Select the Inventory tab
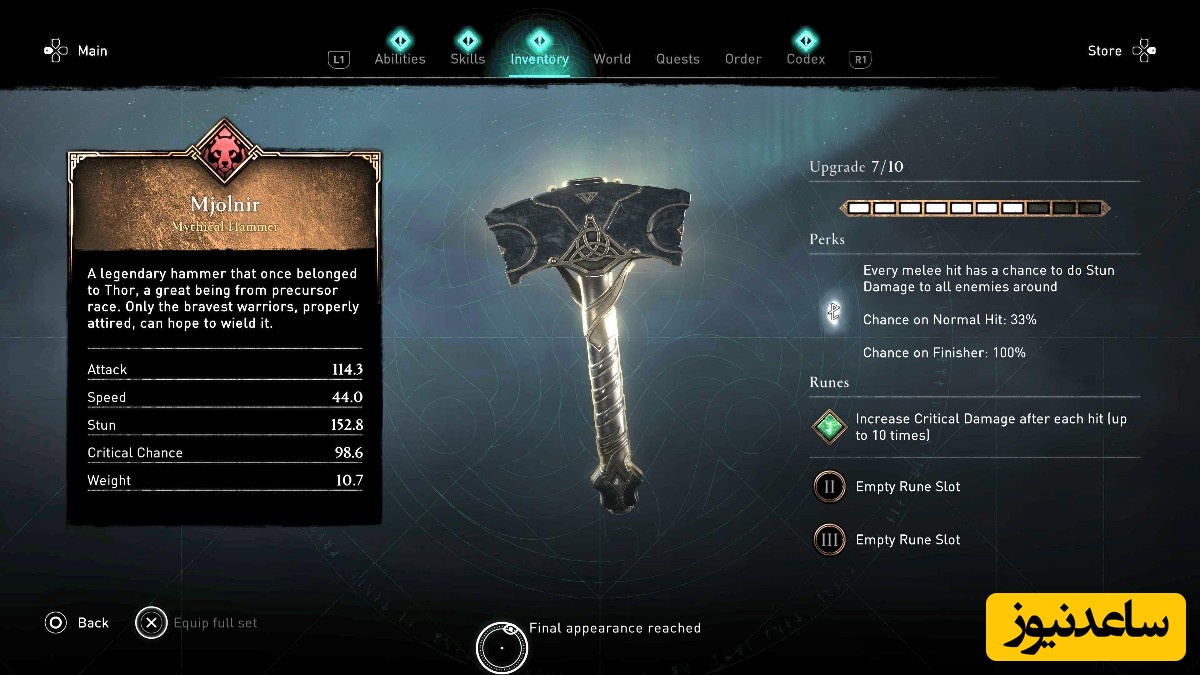This screenshot has height=675, width=1200. [539, 58]
